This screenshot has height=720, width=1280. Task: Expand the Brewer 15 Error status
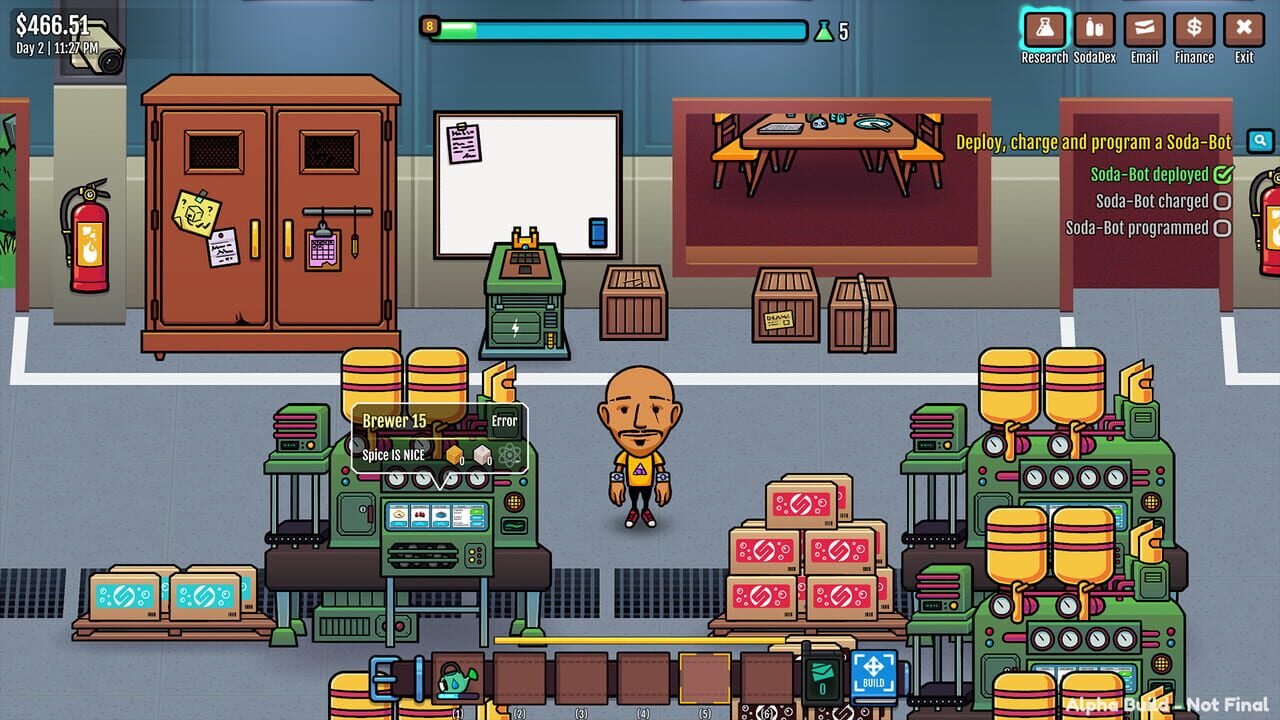pos(503,421)
